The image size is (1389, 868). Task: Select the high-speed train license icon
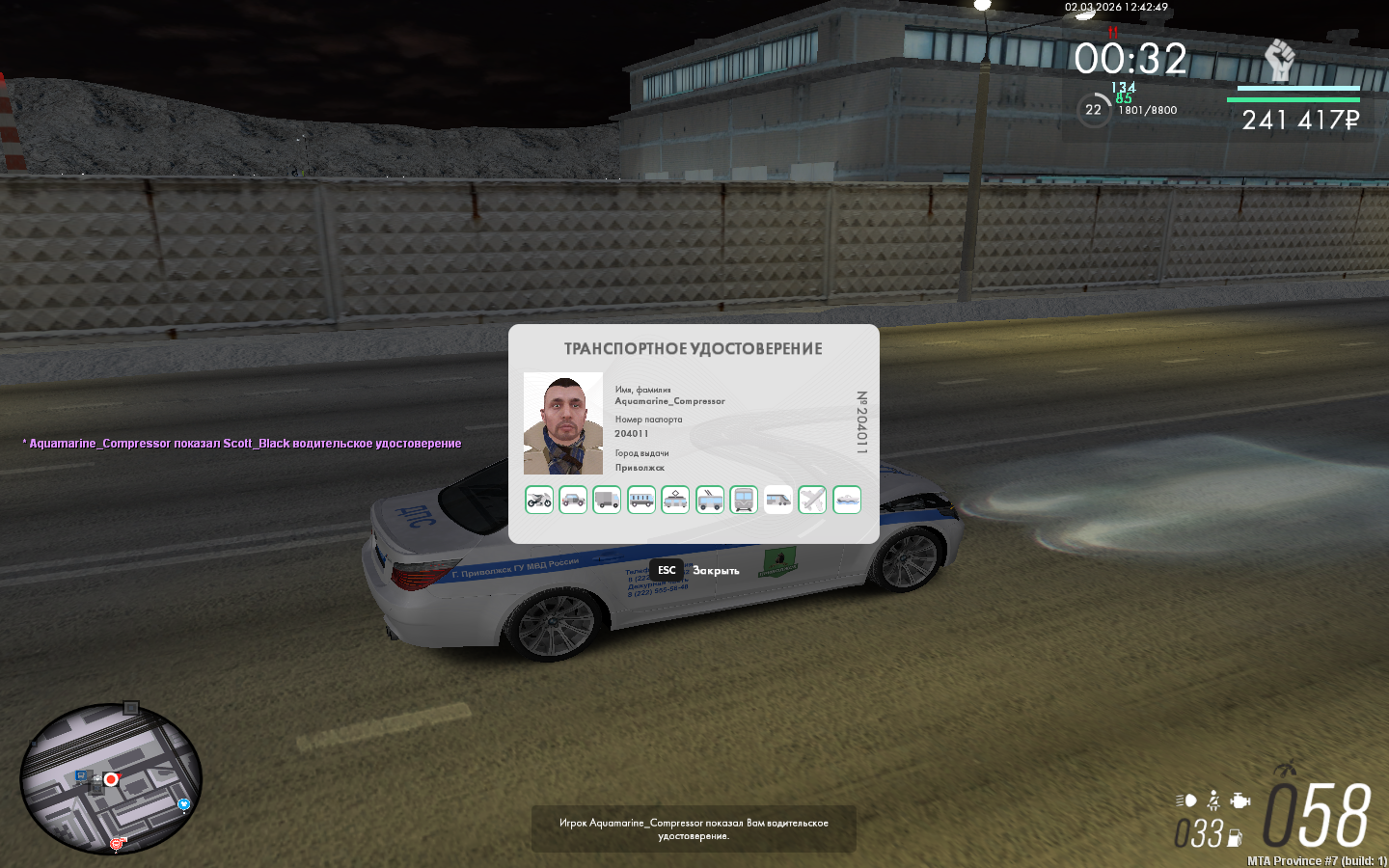(778, 500)
